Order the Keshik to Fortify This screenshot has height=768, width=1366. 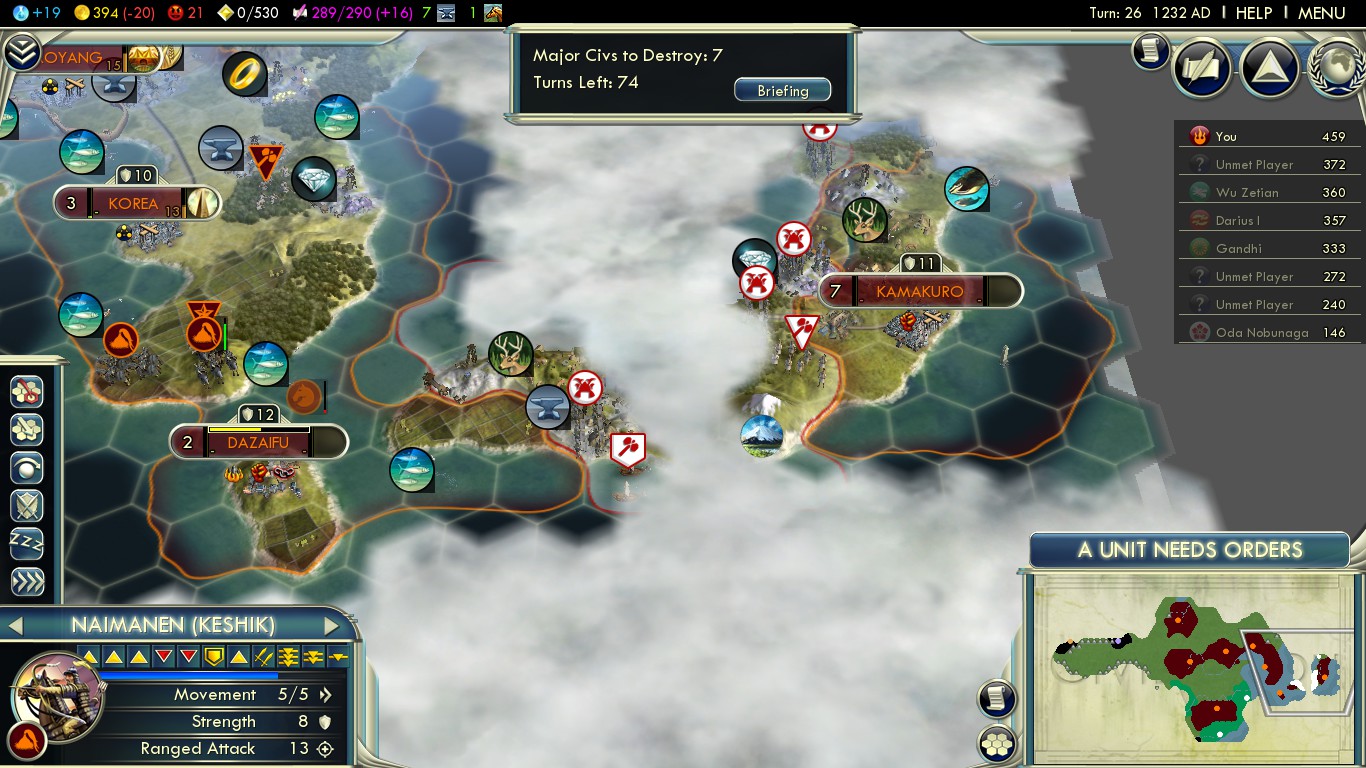click(x=25, y=506)
